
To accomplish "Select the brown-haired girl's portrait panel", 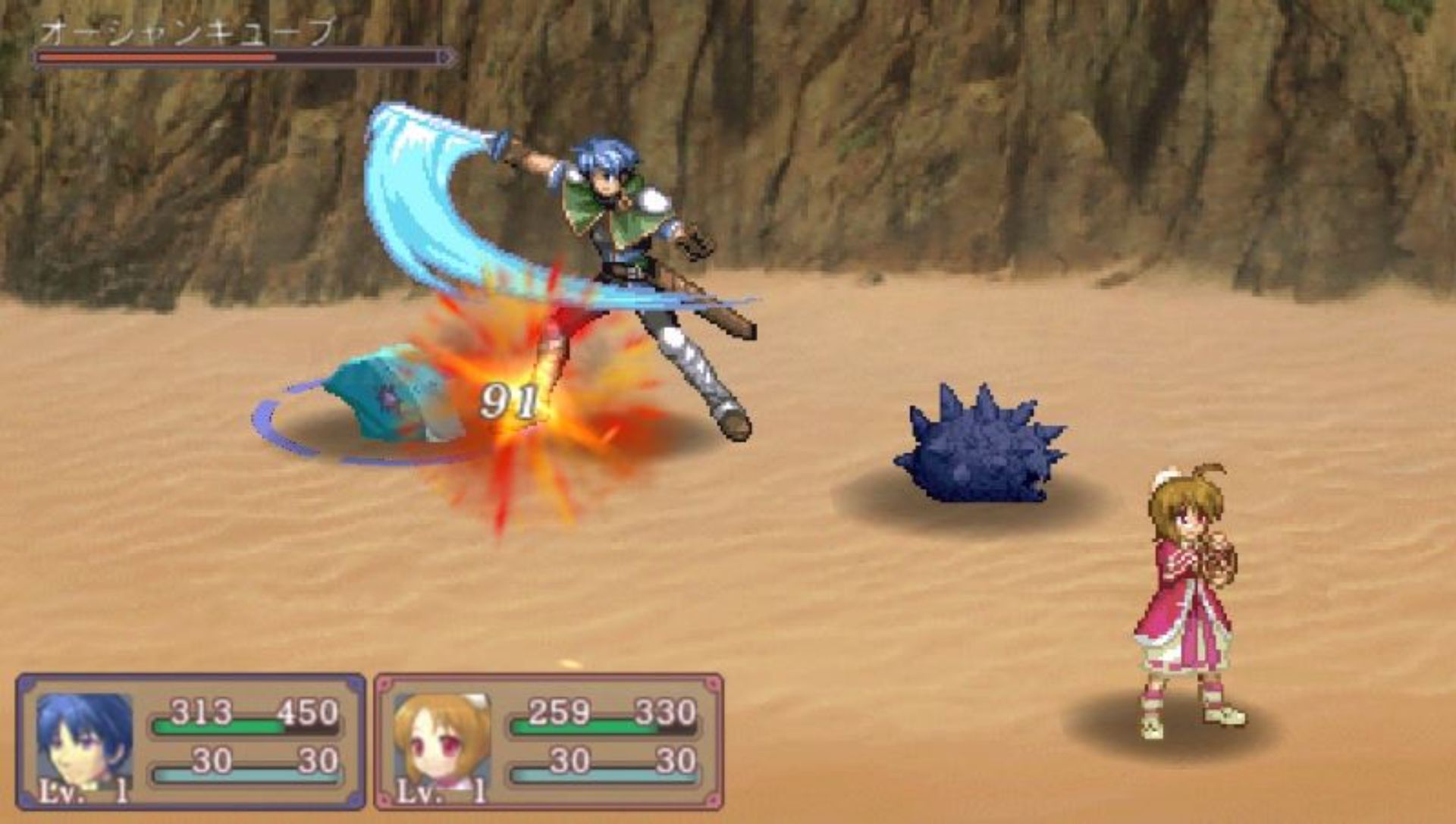I will [x=441, y=741].
